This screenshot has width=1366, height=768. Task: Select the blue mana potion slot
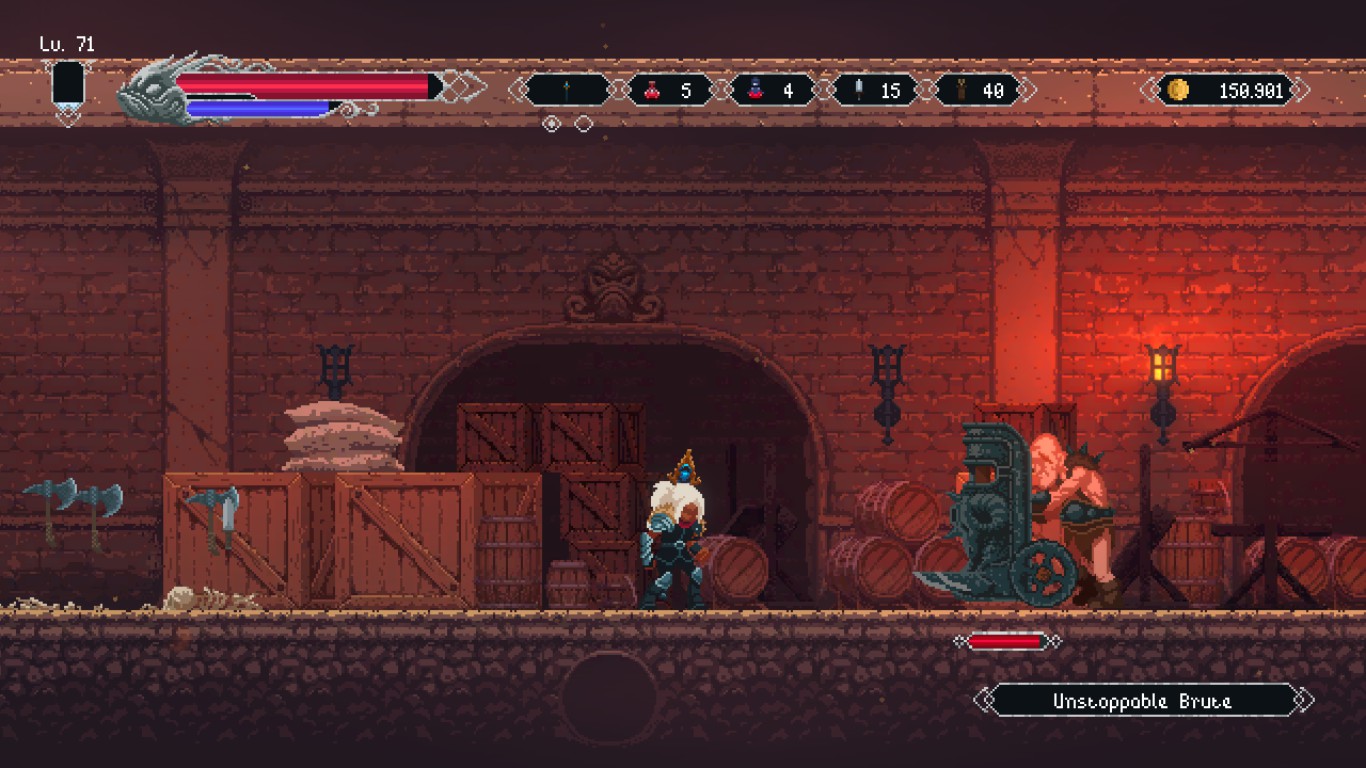click(x=772, y=91)
